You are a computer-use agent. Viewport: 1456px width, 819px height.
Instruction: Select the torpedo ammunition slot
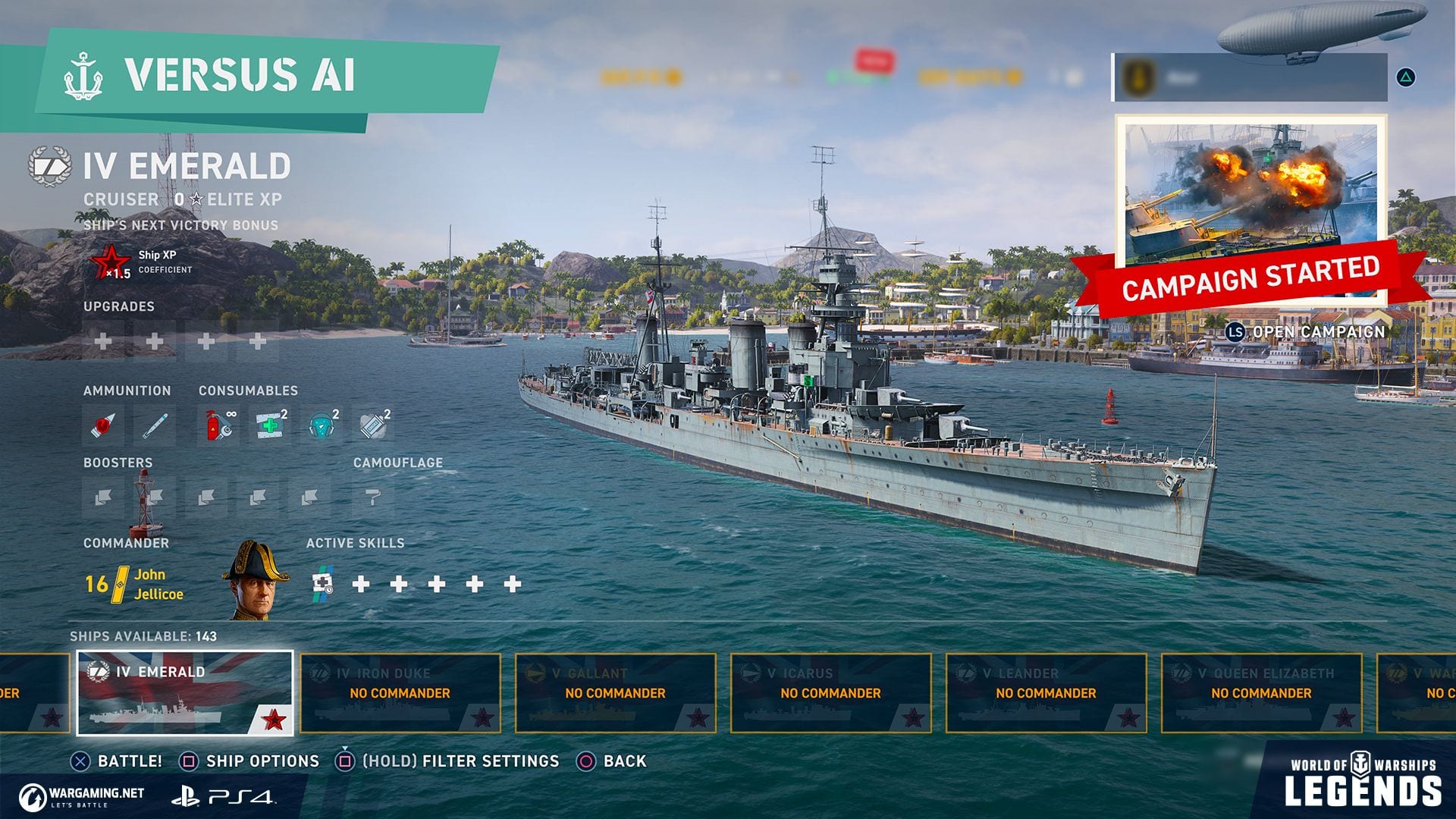click(x=155, y=425)
